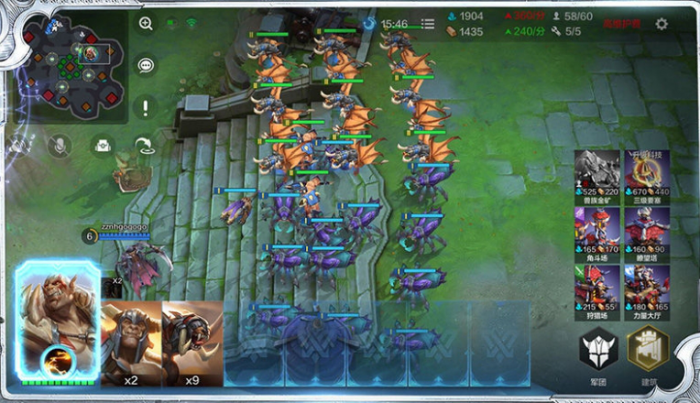Open the list menu beside the timer
700x403 pixels.
click(x=428, y=23)
